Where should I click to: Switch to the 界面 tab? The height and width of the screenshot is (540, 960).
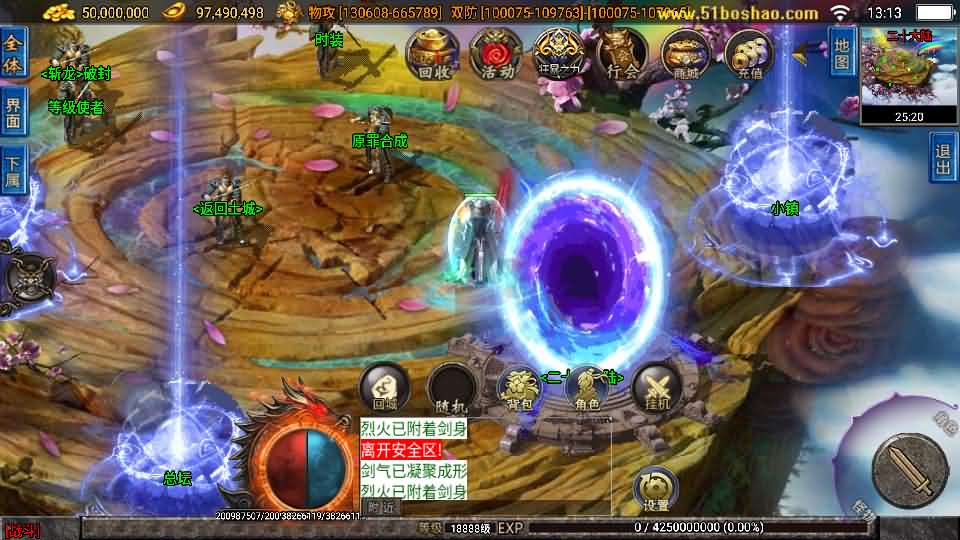[x=13, y=112]
